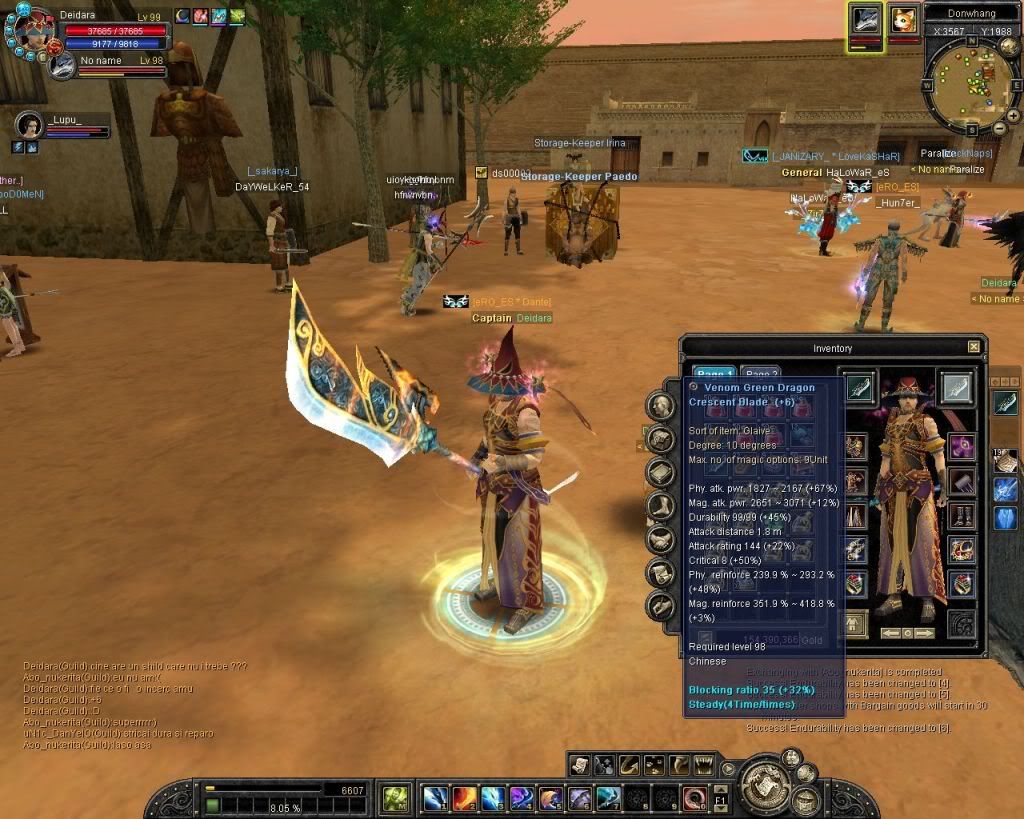Activate the purple skill in slot 4
1024x819 pixels.
tap(522, 798)
